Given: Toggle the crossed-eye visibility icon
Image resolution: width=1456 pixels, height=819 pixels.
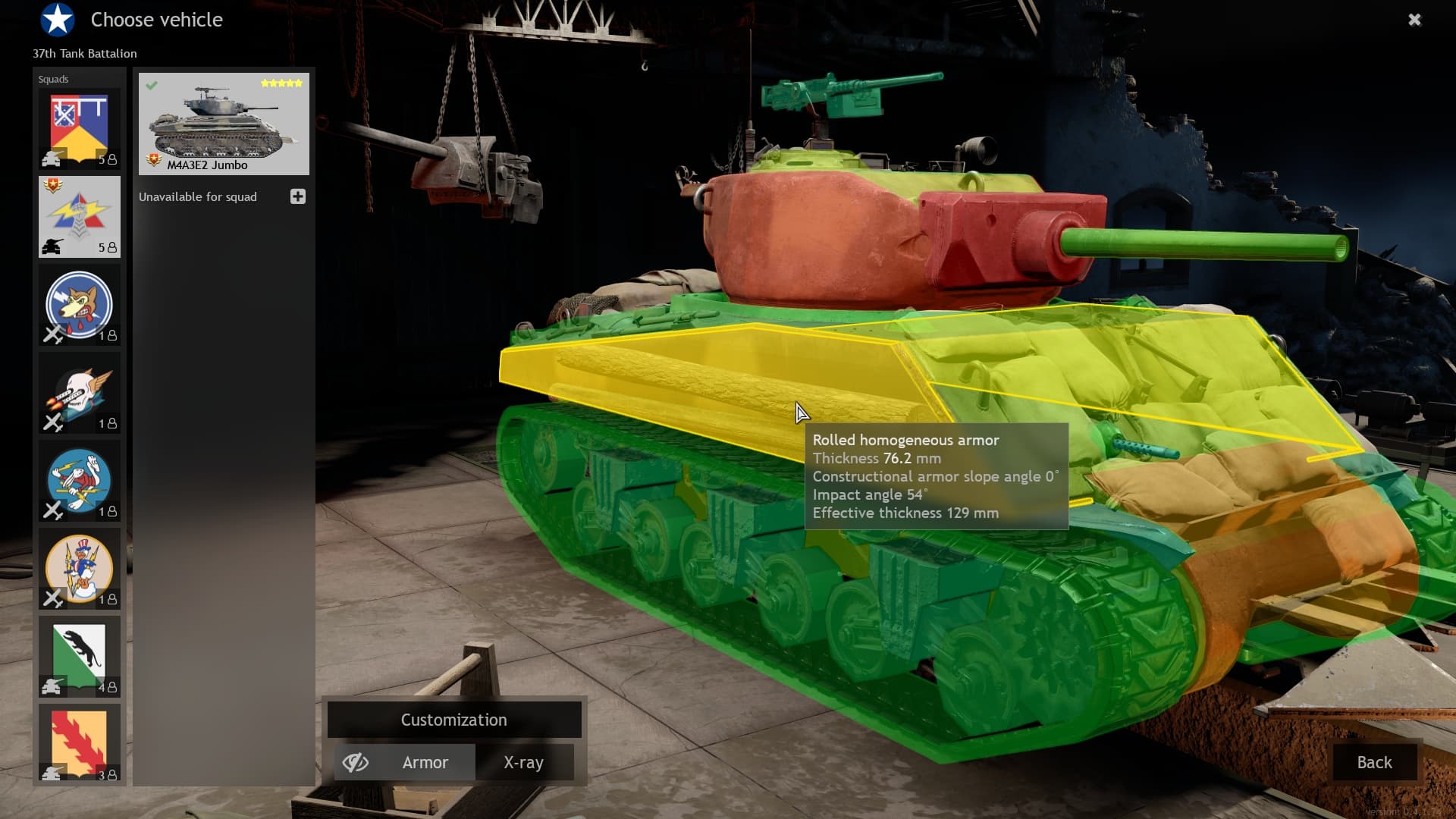Looking at the screenshot, I should pos(355,762).
